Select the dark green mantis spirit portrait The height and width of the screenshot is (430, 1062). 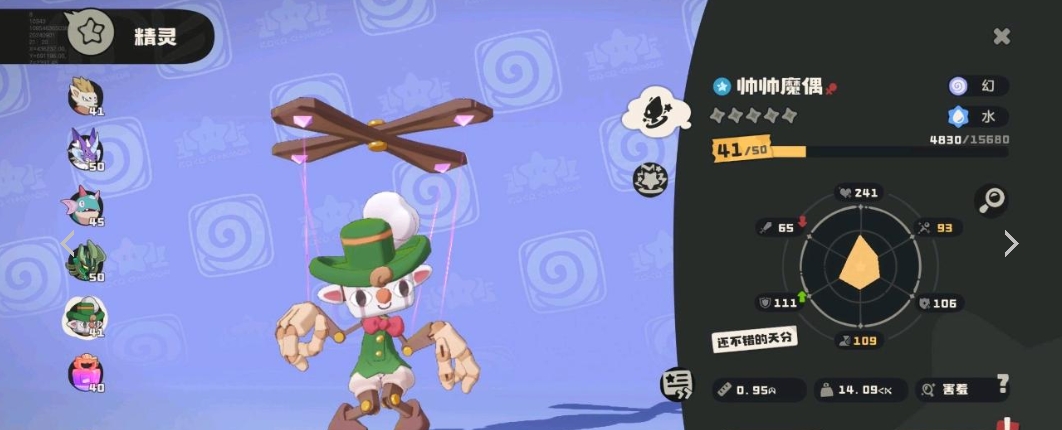(x=85, y=260)
